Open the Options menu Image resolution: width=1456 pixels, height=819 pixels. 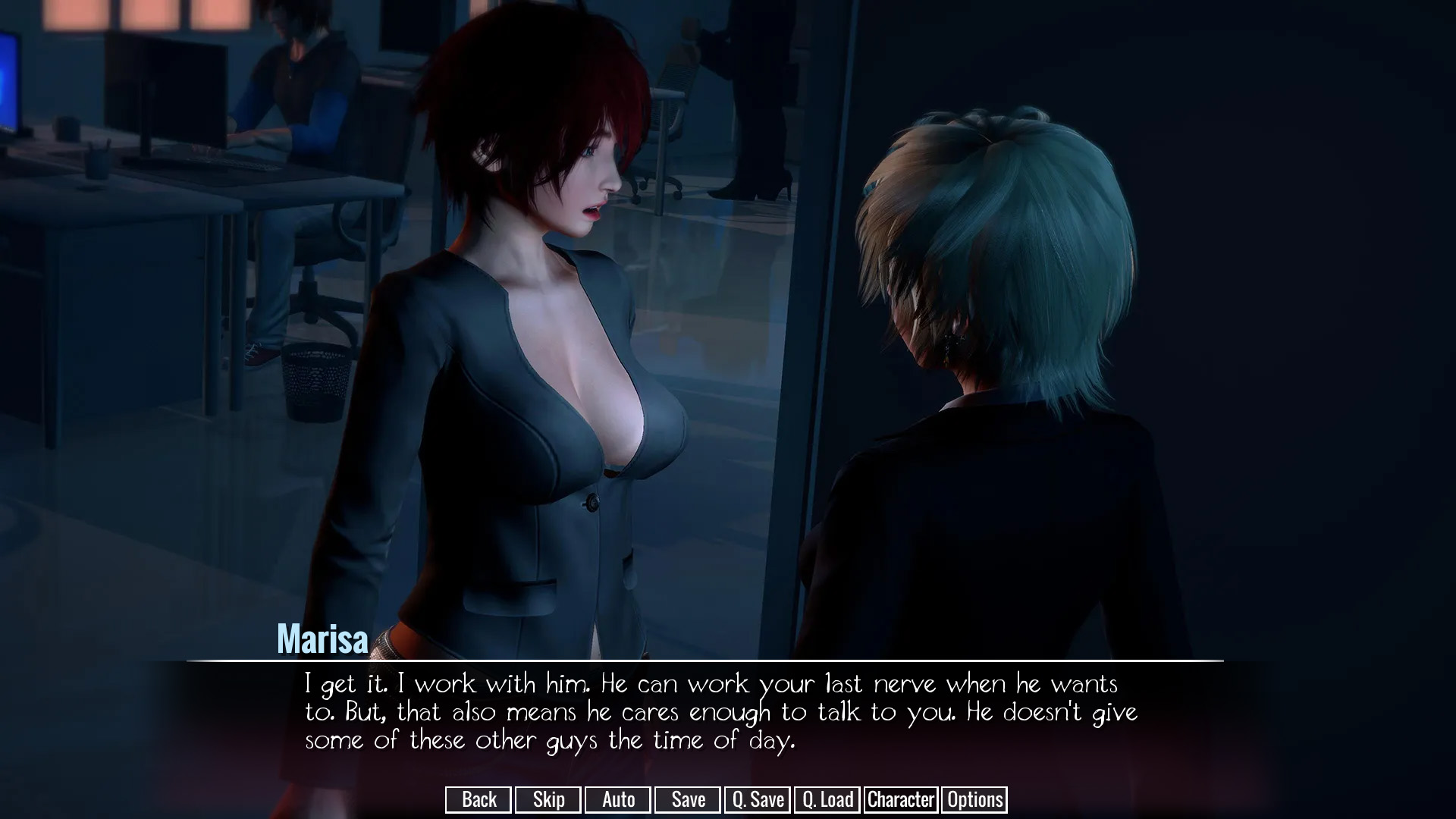coord(974,799)
